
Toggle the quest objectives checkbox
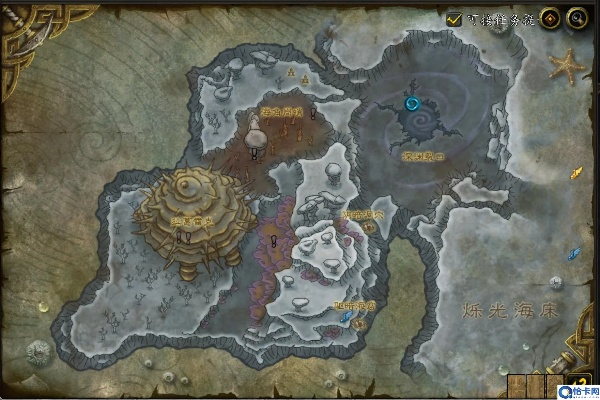coord(455,18)
